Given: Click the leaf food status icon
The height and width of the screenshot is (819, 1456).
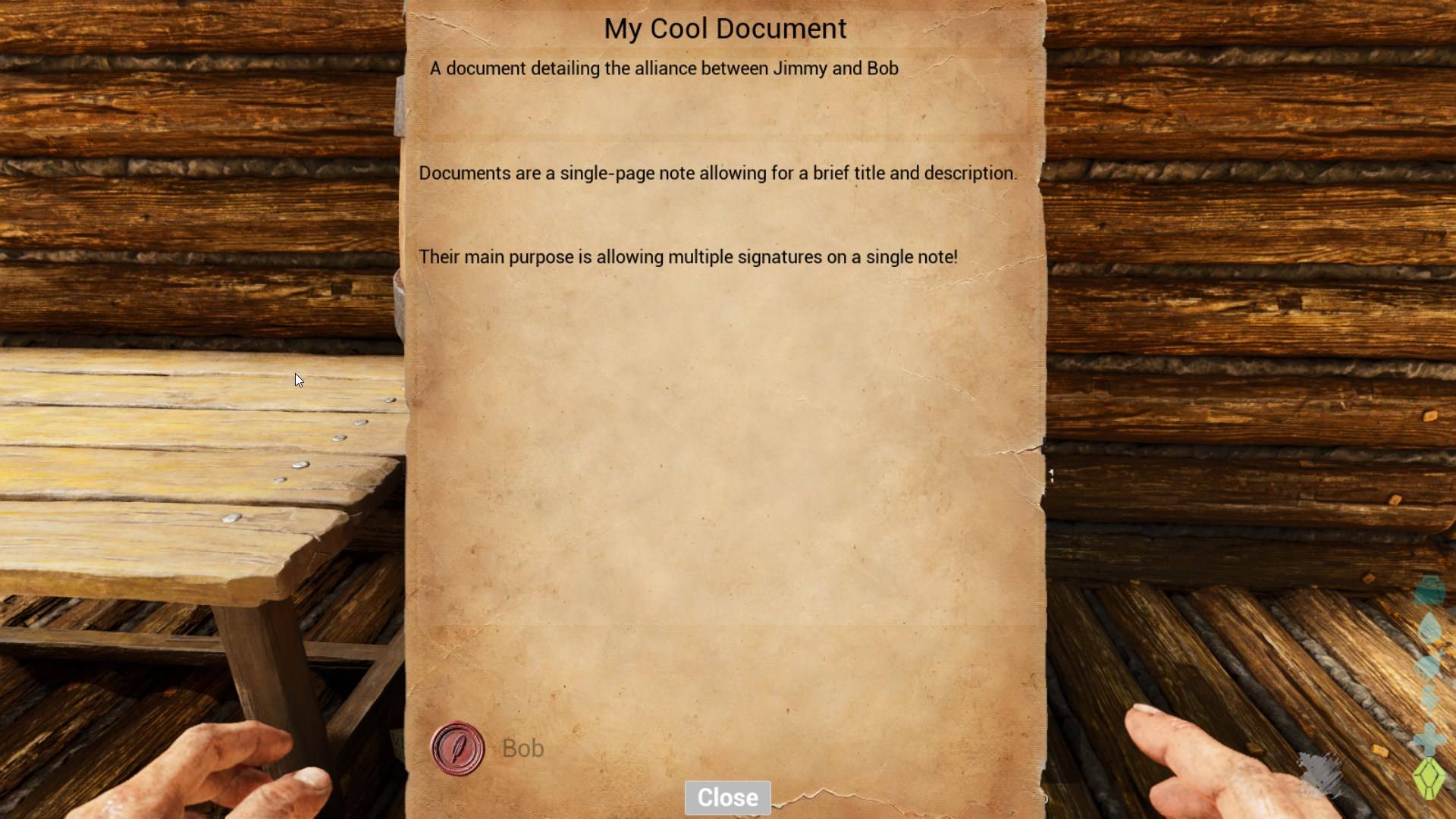Looking at the screenshot, I should pos(1429,627).
